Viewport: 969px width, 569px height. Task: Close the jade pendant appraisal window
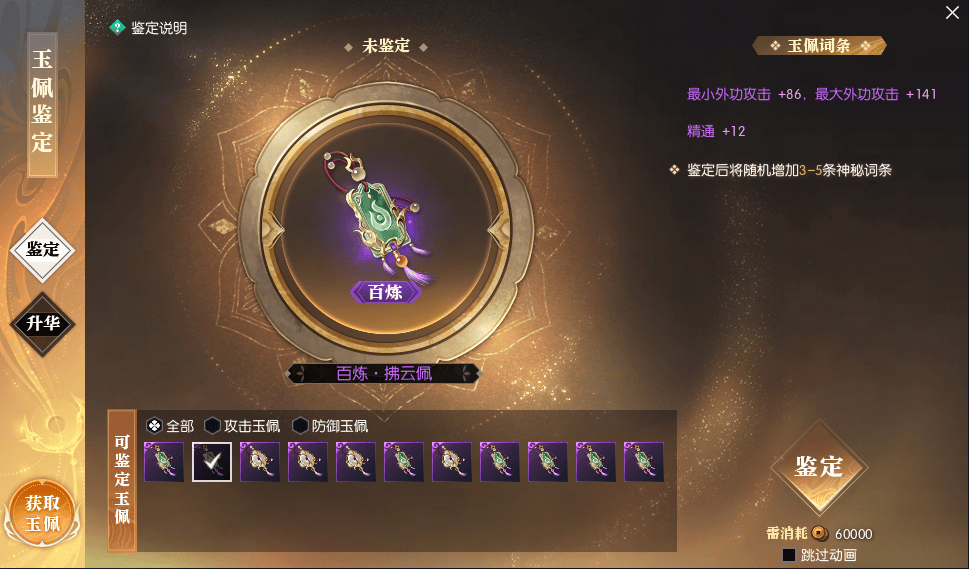(952, 12)
